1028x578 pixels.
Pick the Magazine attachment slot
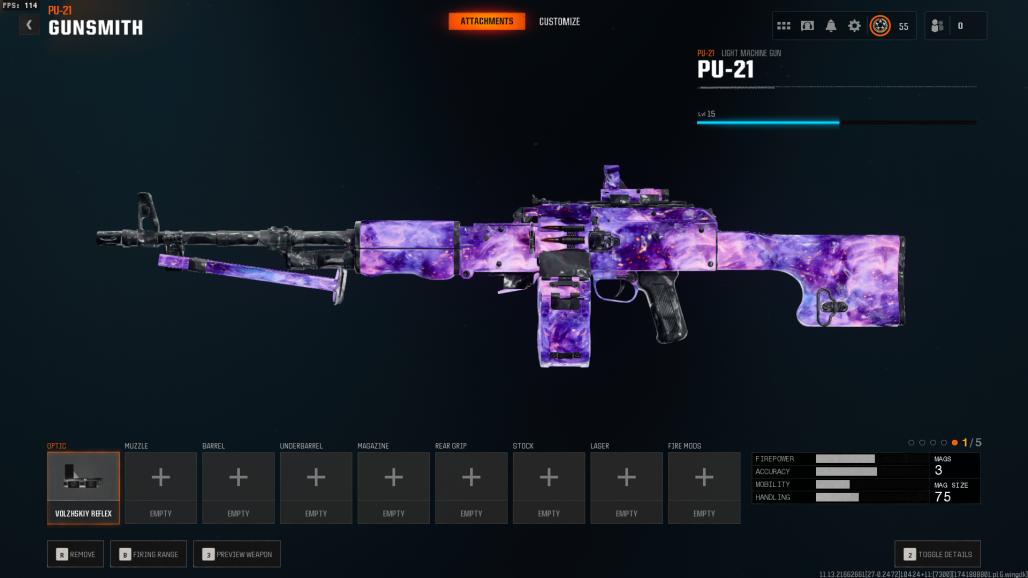(x=394, y=487)
